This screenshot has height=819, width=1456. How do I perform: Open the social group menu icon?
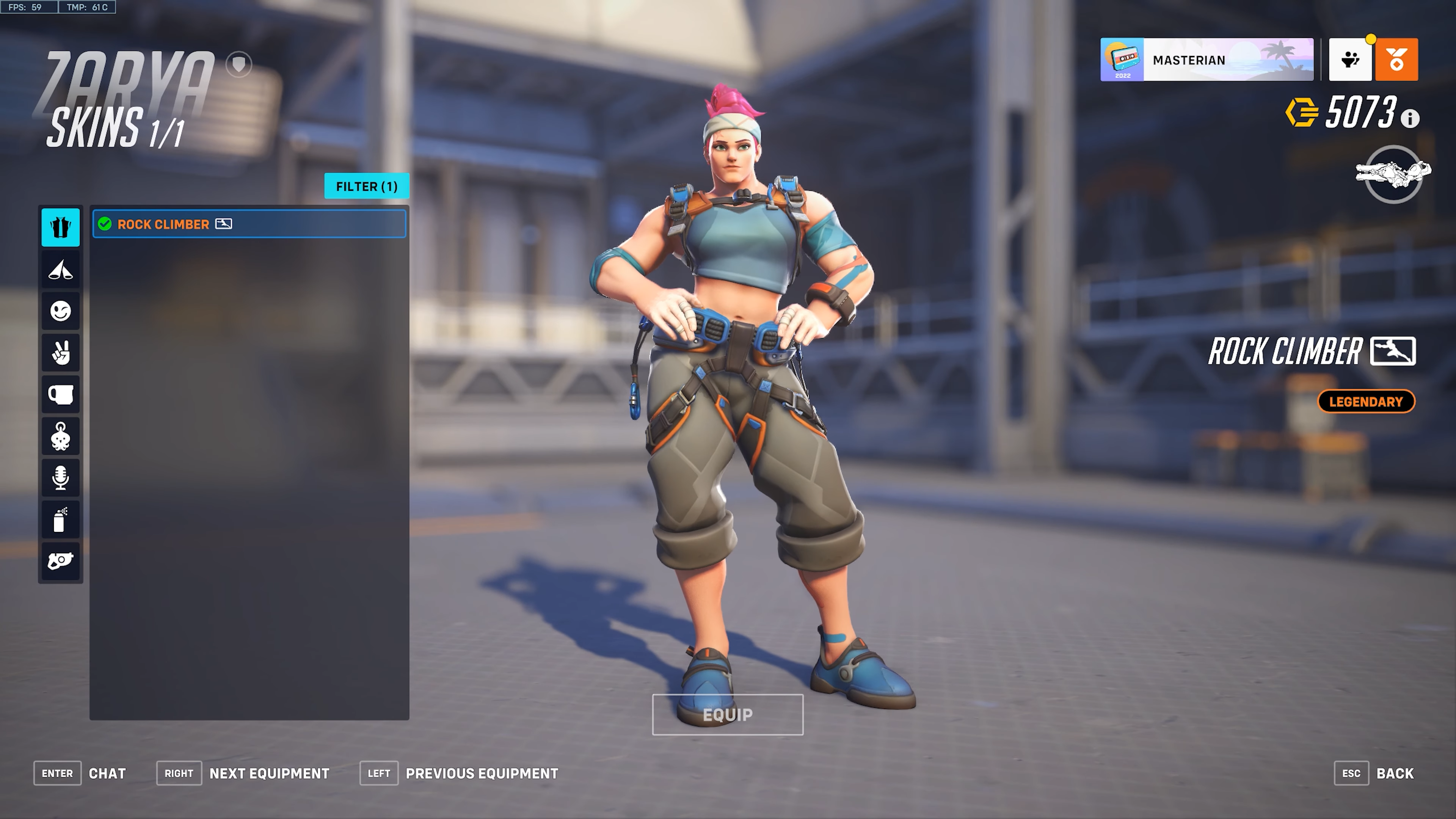[x=1350, y=60]
